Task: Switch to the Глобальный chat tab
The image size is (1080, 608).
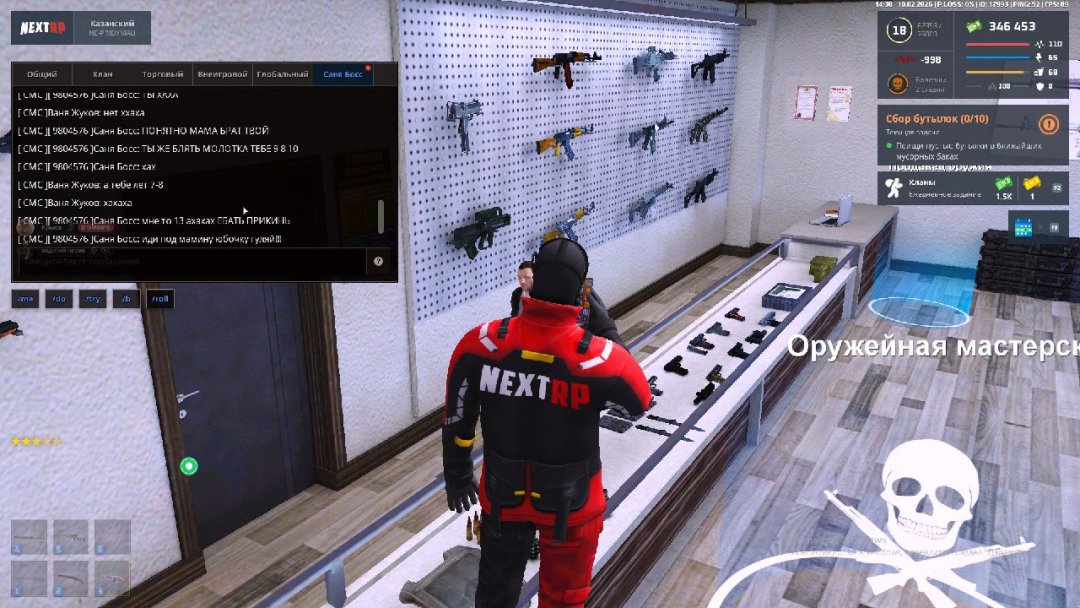Action: click(x=282, y=75)
